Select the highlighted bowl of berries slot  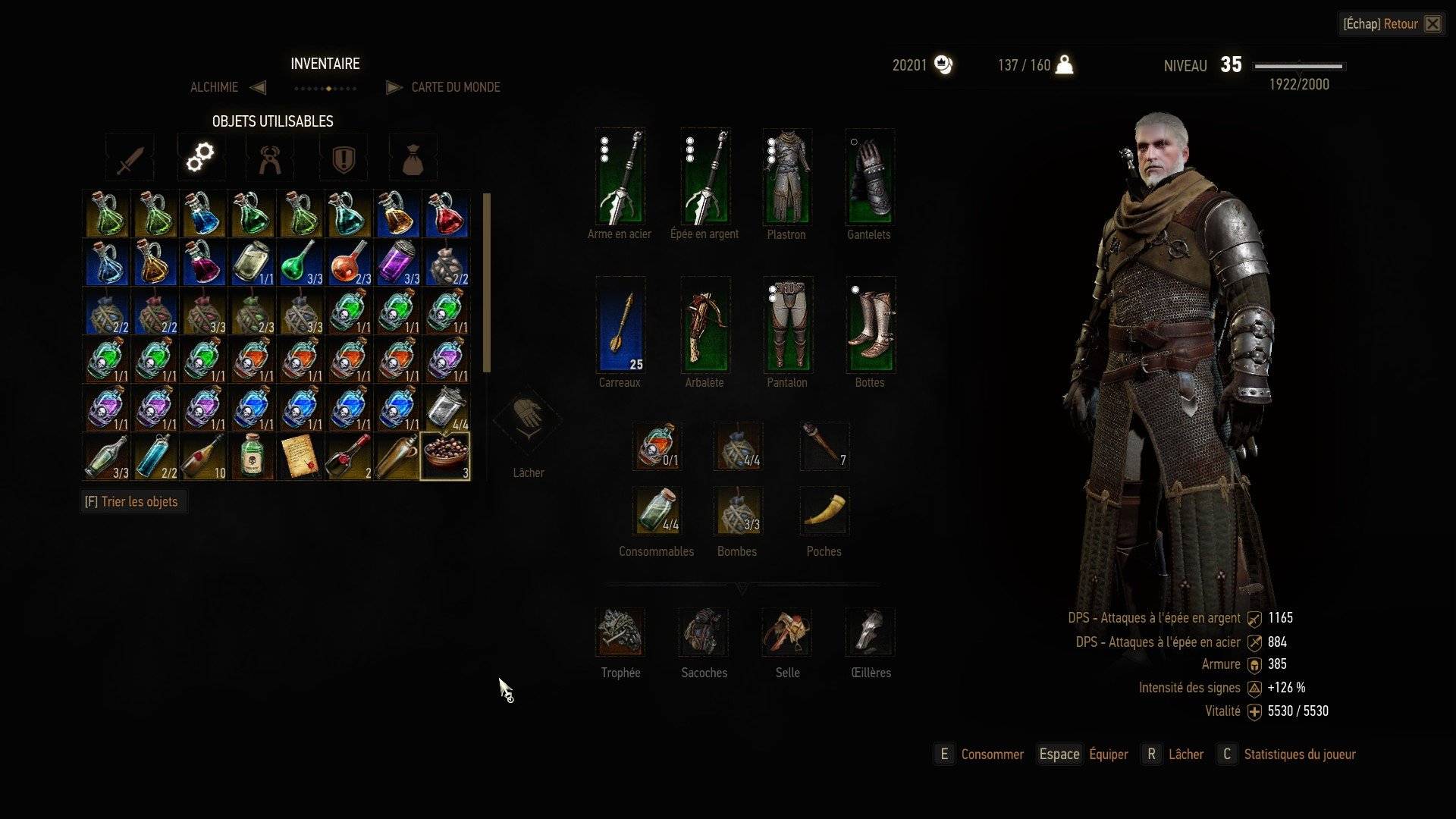tap(445, 457)
